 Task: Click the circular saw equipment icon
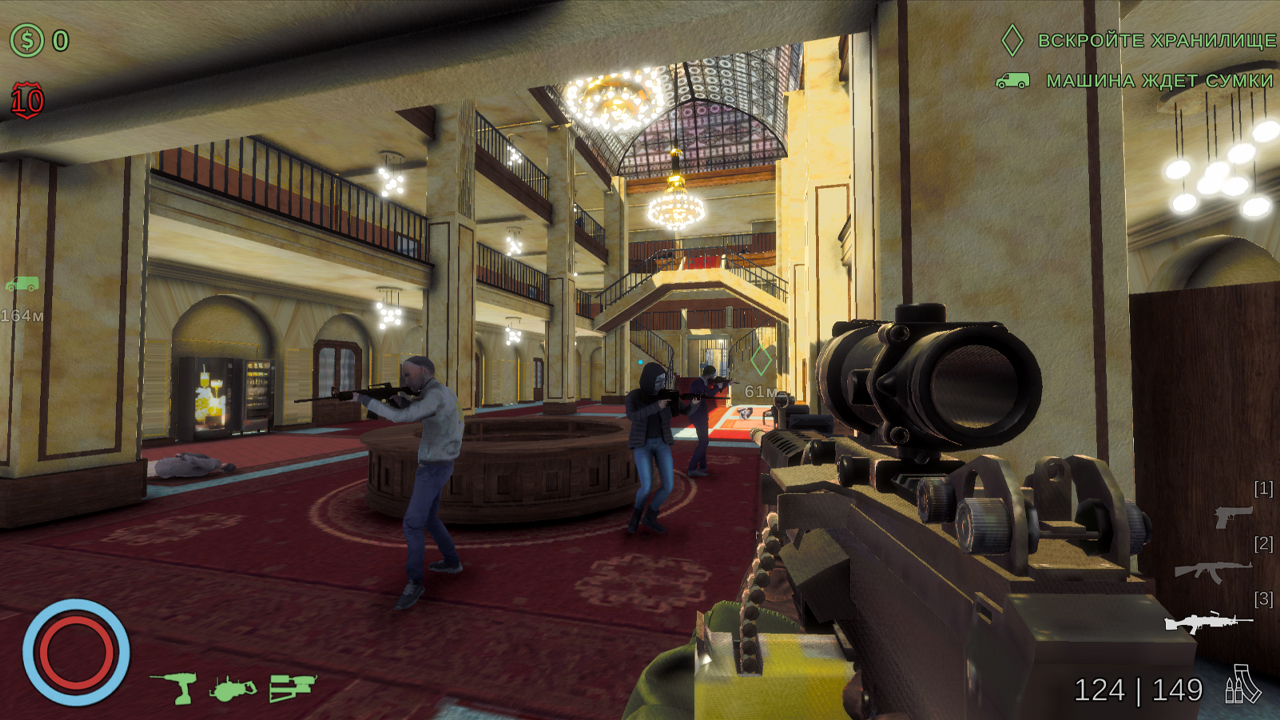232,687
